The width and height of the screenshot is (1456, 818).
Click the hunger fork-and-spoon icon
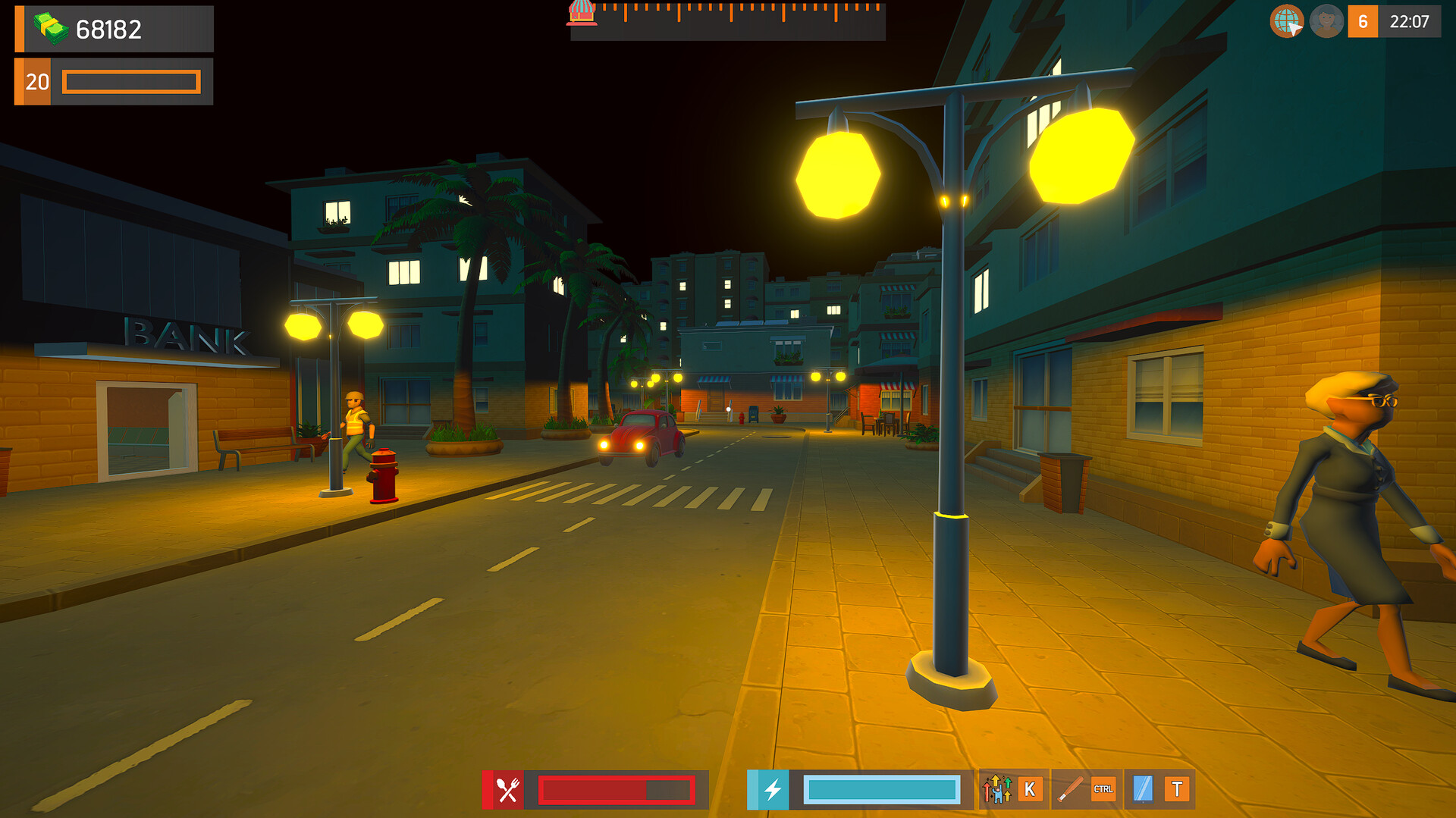click(507, 791)
